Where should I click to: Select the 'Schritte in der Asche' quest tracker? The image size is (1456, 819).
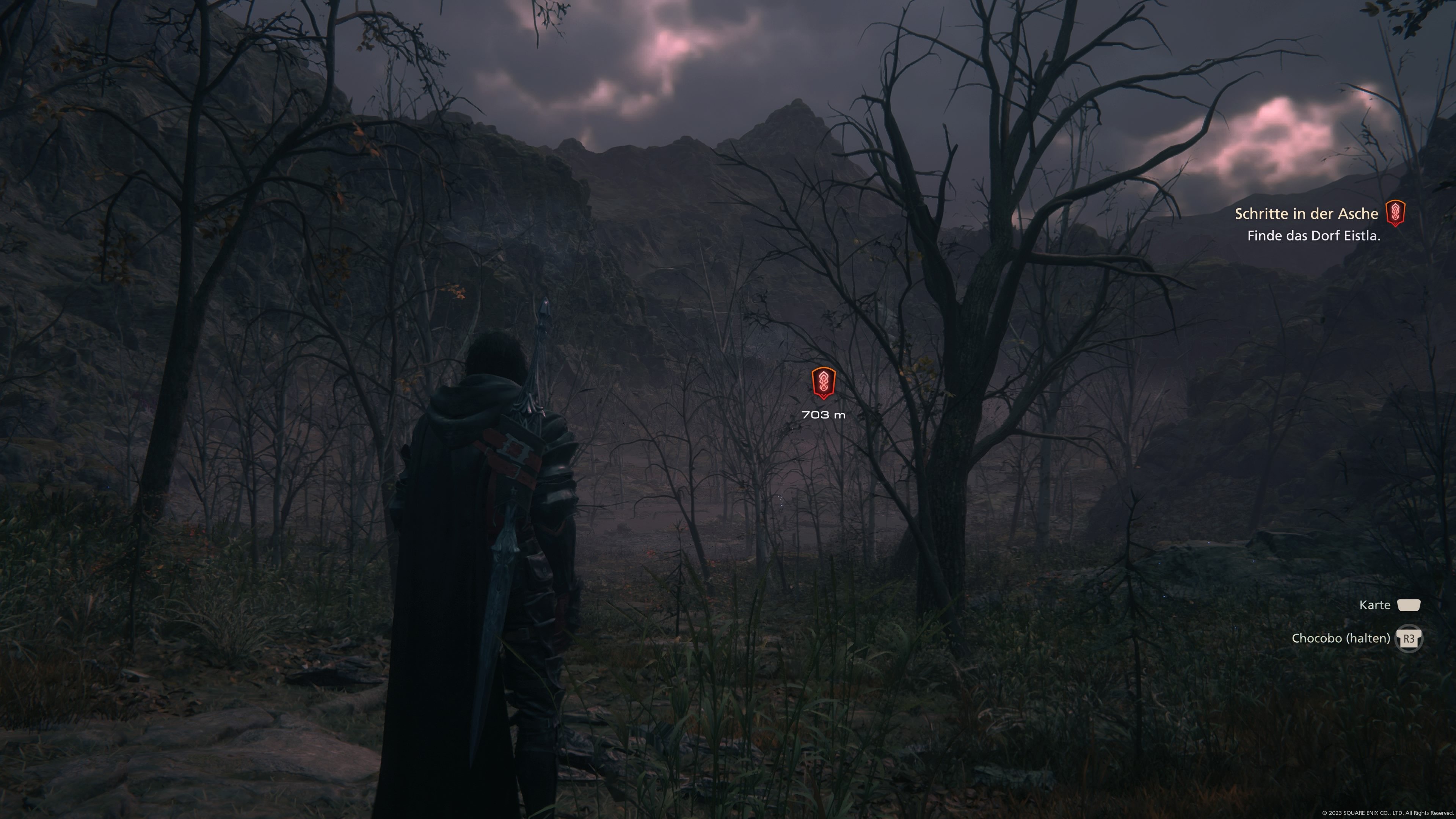tap(1305, 213)
